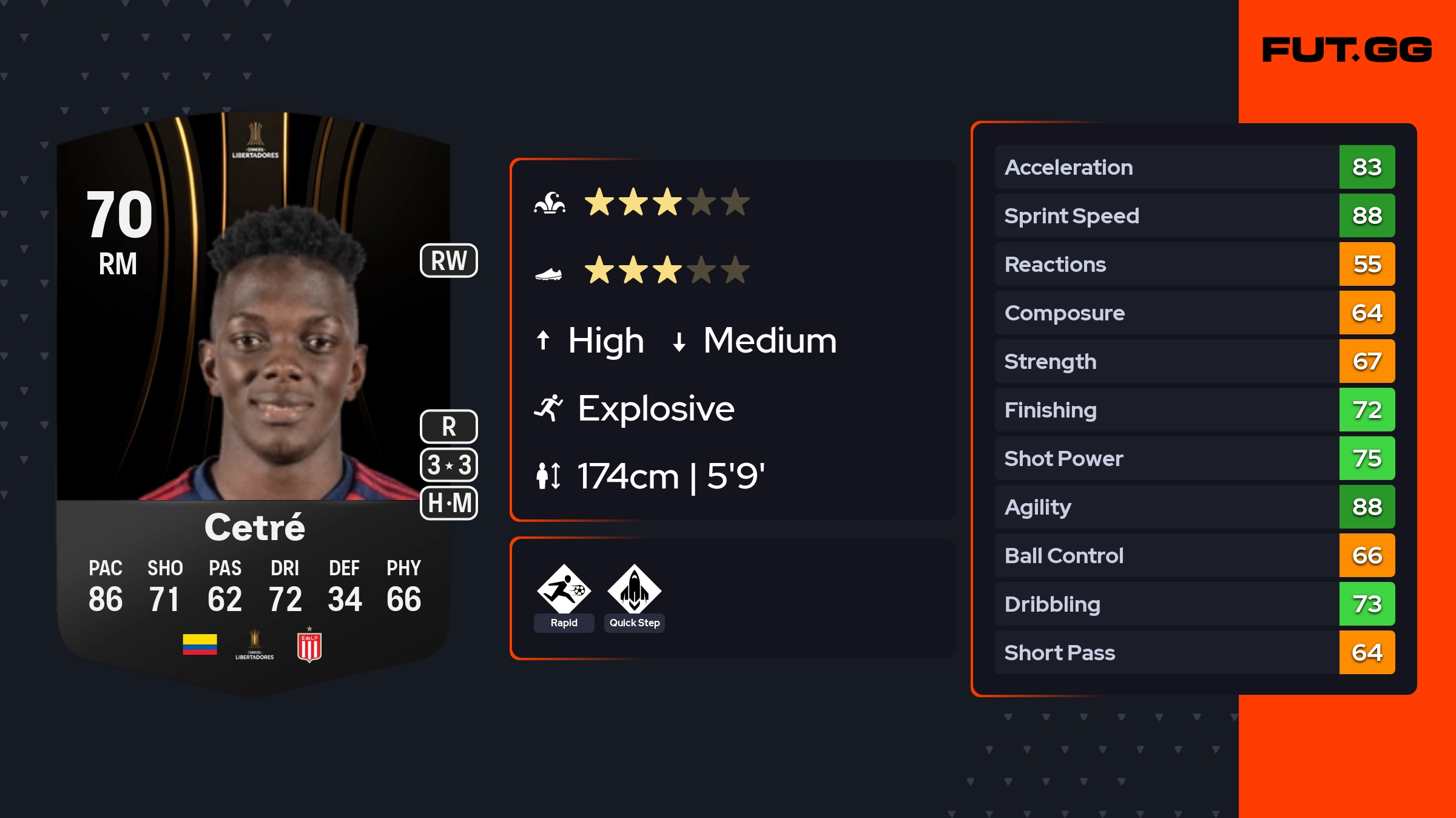Open the FUT.GG logo
The width and height of the screenshot is (1456, 818).
click(x=1347, y=50)
